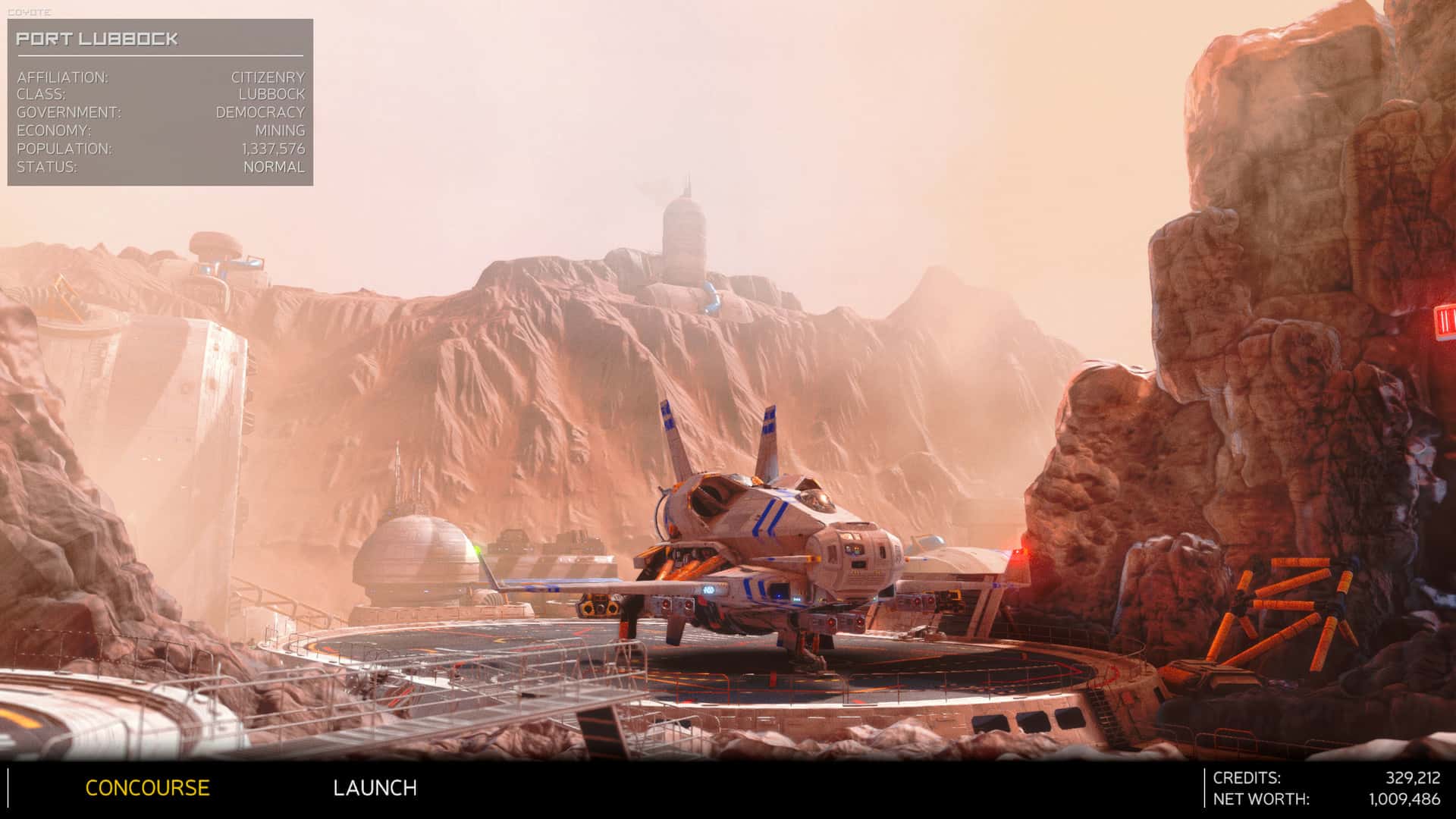Click the divider line under PORT LUBBOCK
The width and height of the screenshot is (1456, 819).
point(159,55)
